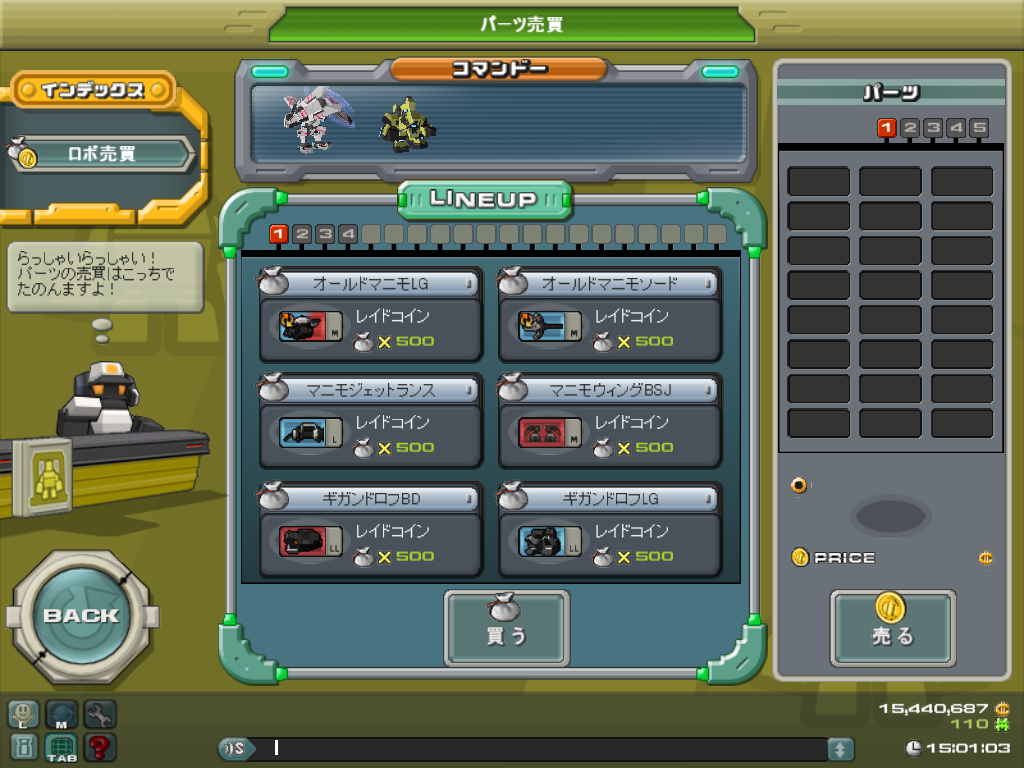Open the ロボ売買 index entry
This screenshot has width=1024, height=768.
click(102, 155)
